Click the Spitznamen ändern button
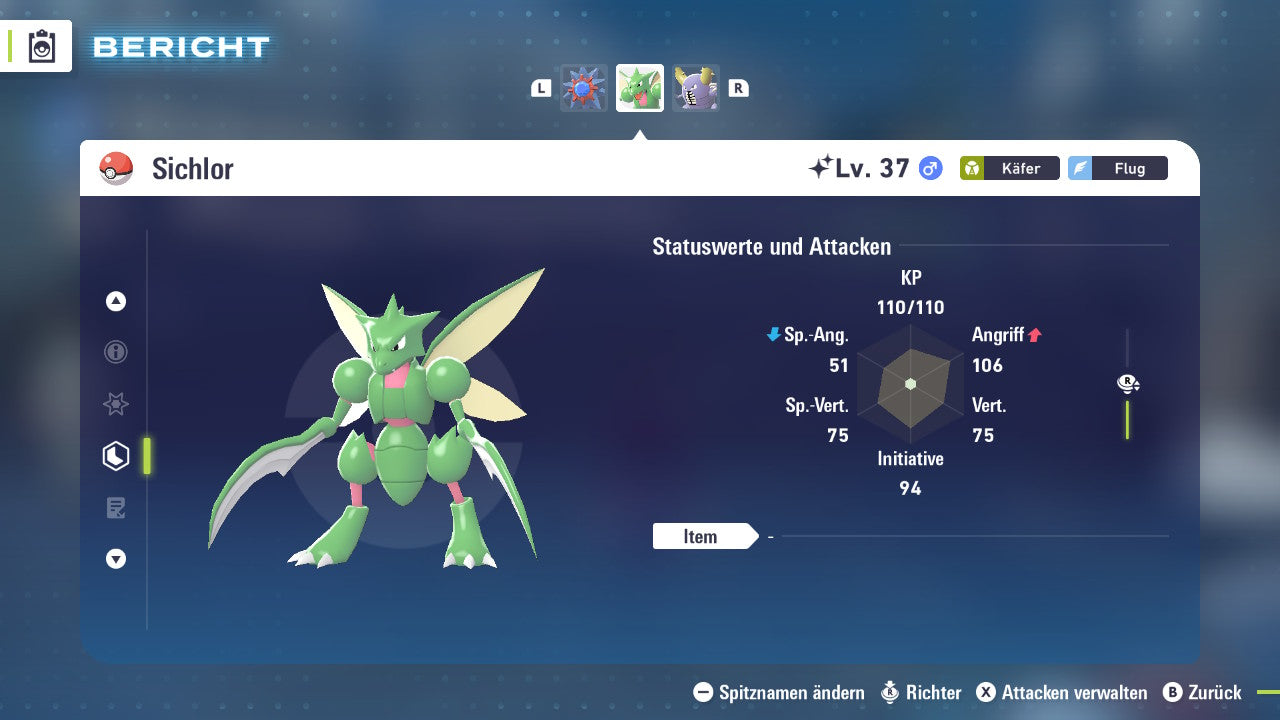 coord(788,692)
